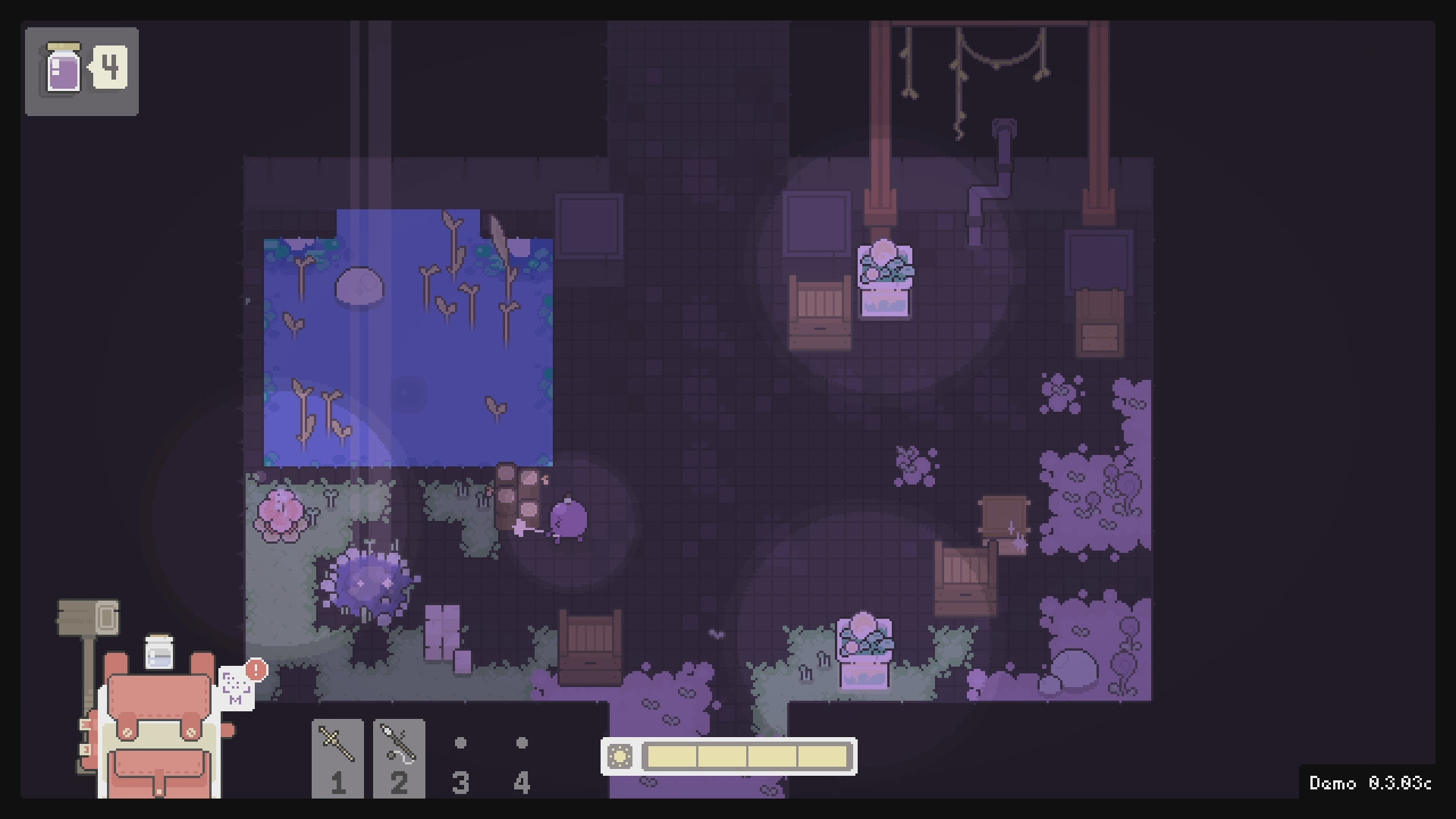Screen dimensions: 1456x819
Task: Click the daylight progress bar
Action: (x=747, y=755)
